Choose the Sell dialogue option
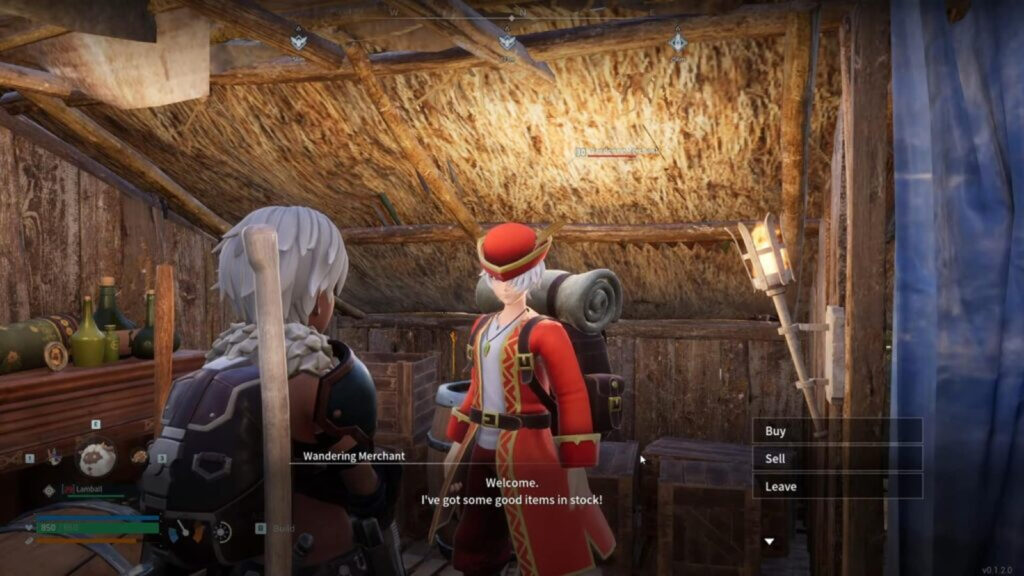Screen dimensions: 1024x576 pyautogui.click(x=836, y=458)
